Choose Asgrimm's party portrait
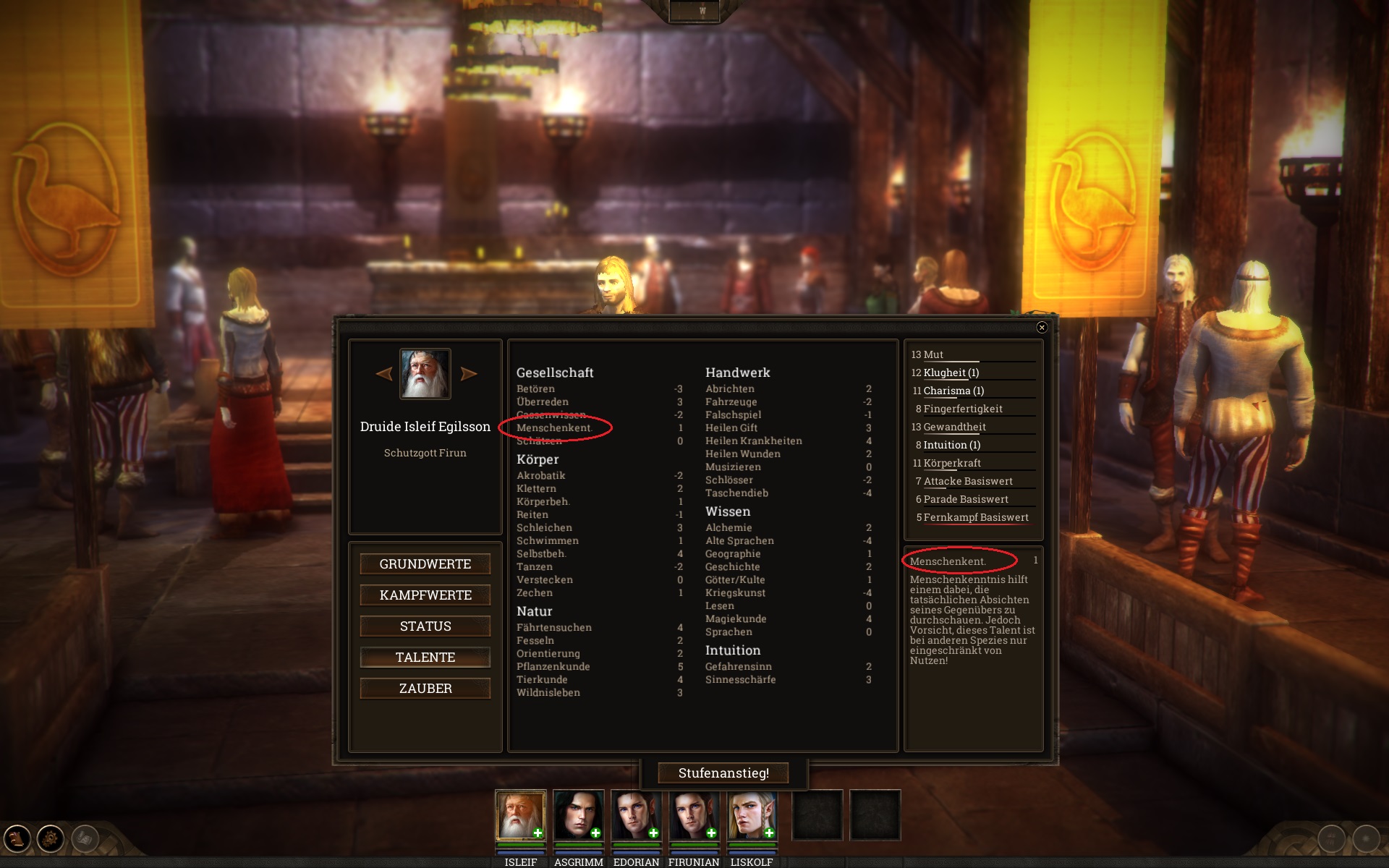1389x868 pixels. [578, 815]
